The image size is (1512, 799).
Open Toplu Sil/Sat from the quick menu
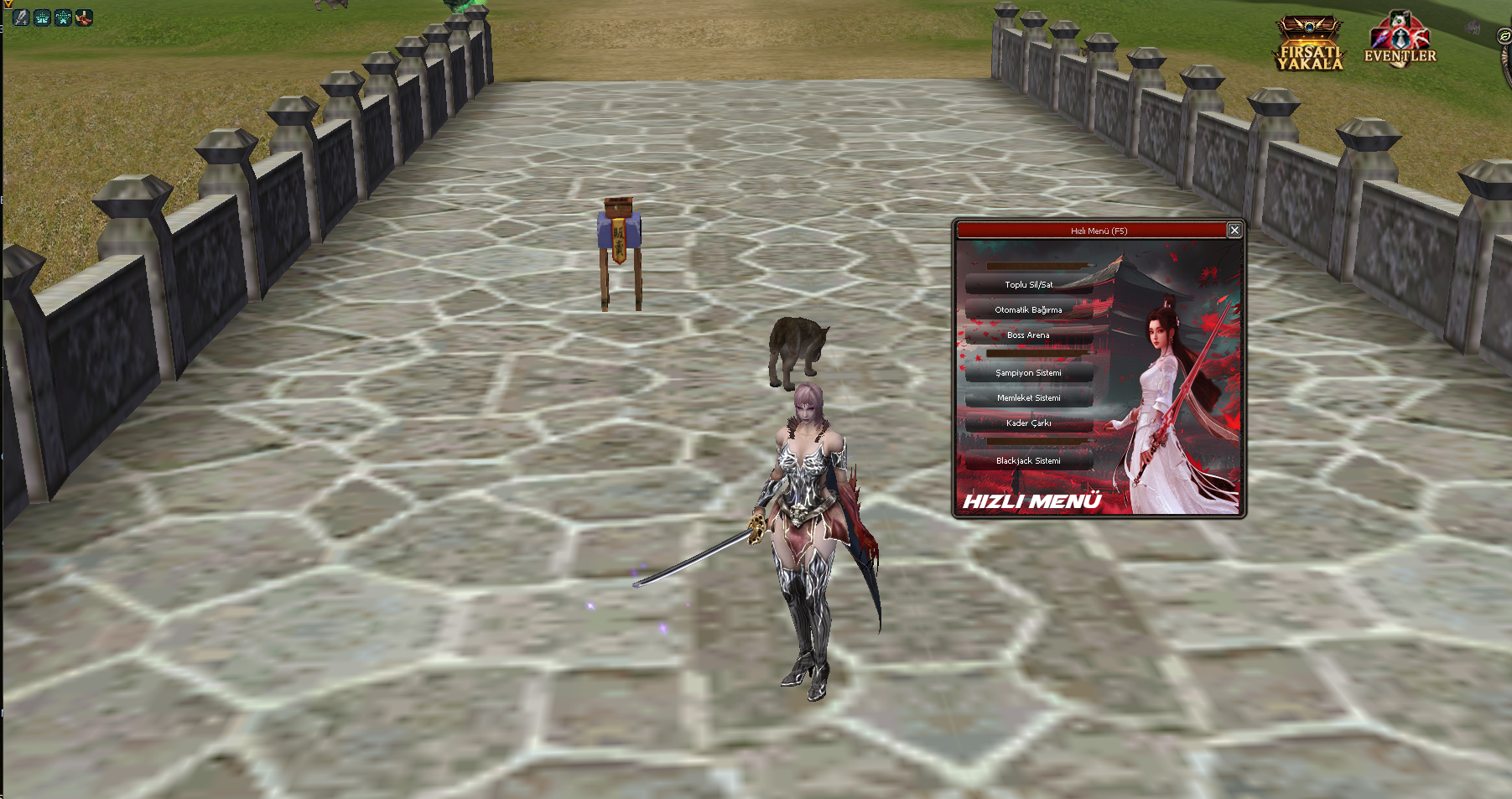[x=1028, y=285]
